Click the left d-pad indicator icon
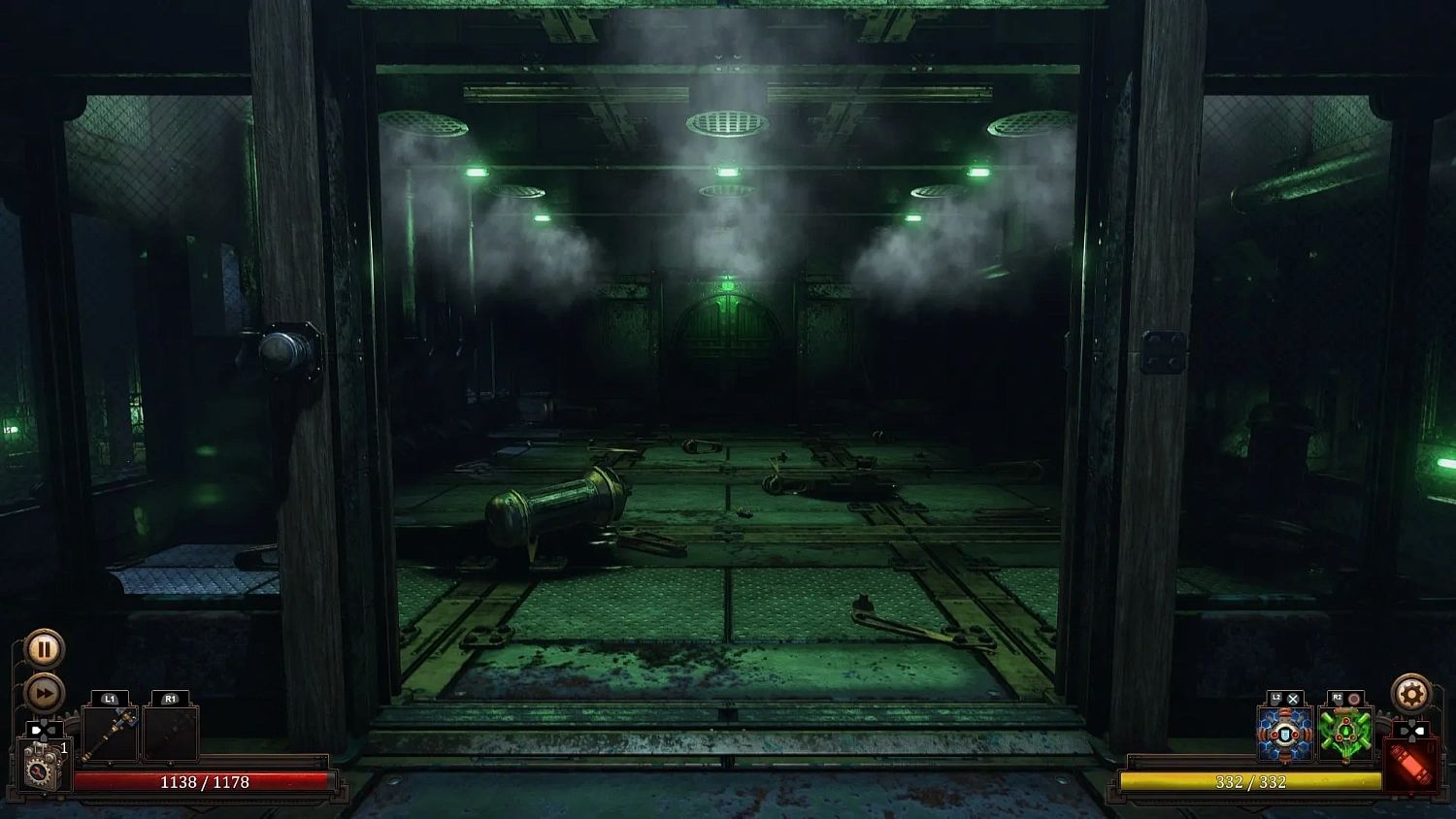Viewport: 1456px width, 819px height. 42,730
